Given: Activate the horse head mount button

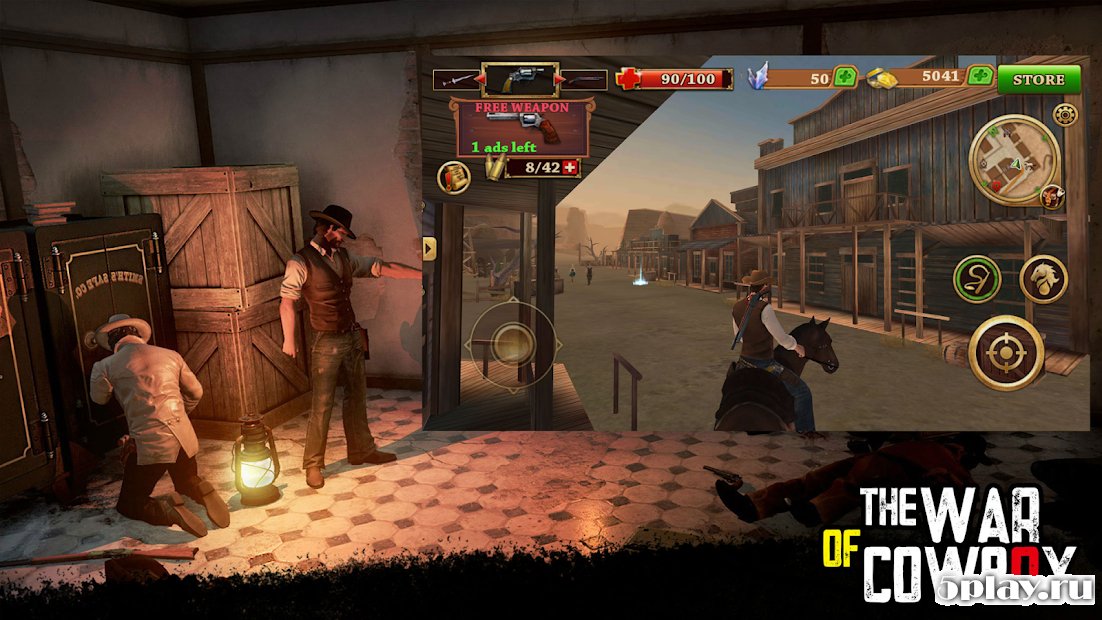Looking at the screenshot, I should click(1043, 279).
